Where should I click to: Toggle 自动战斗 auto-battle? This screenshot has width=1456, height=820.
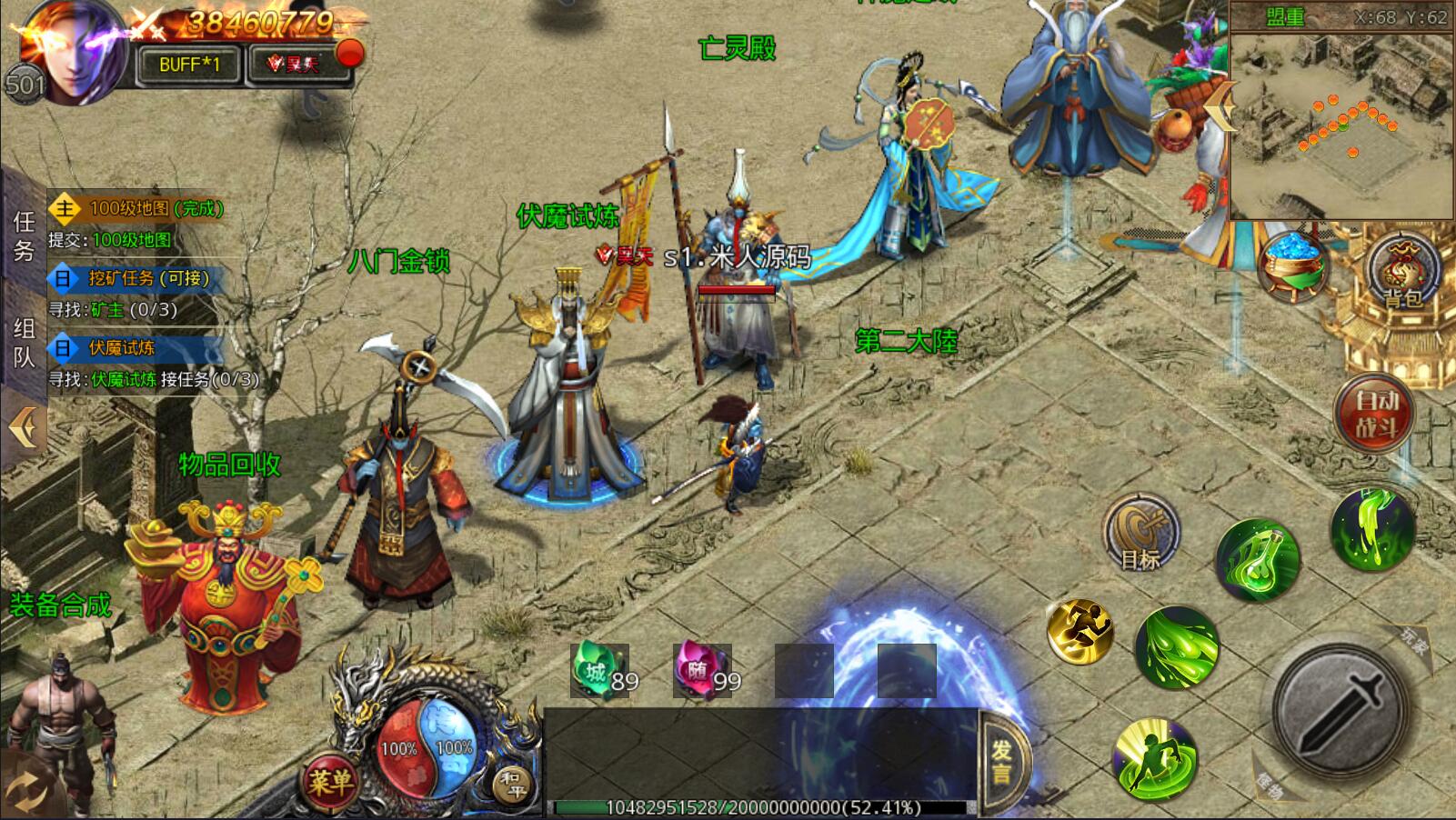[1375, 414]
